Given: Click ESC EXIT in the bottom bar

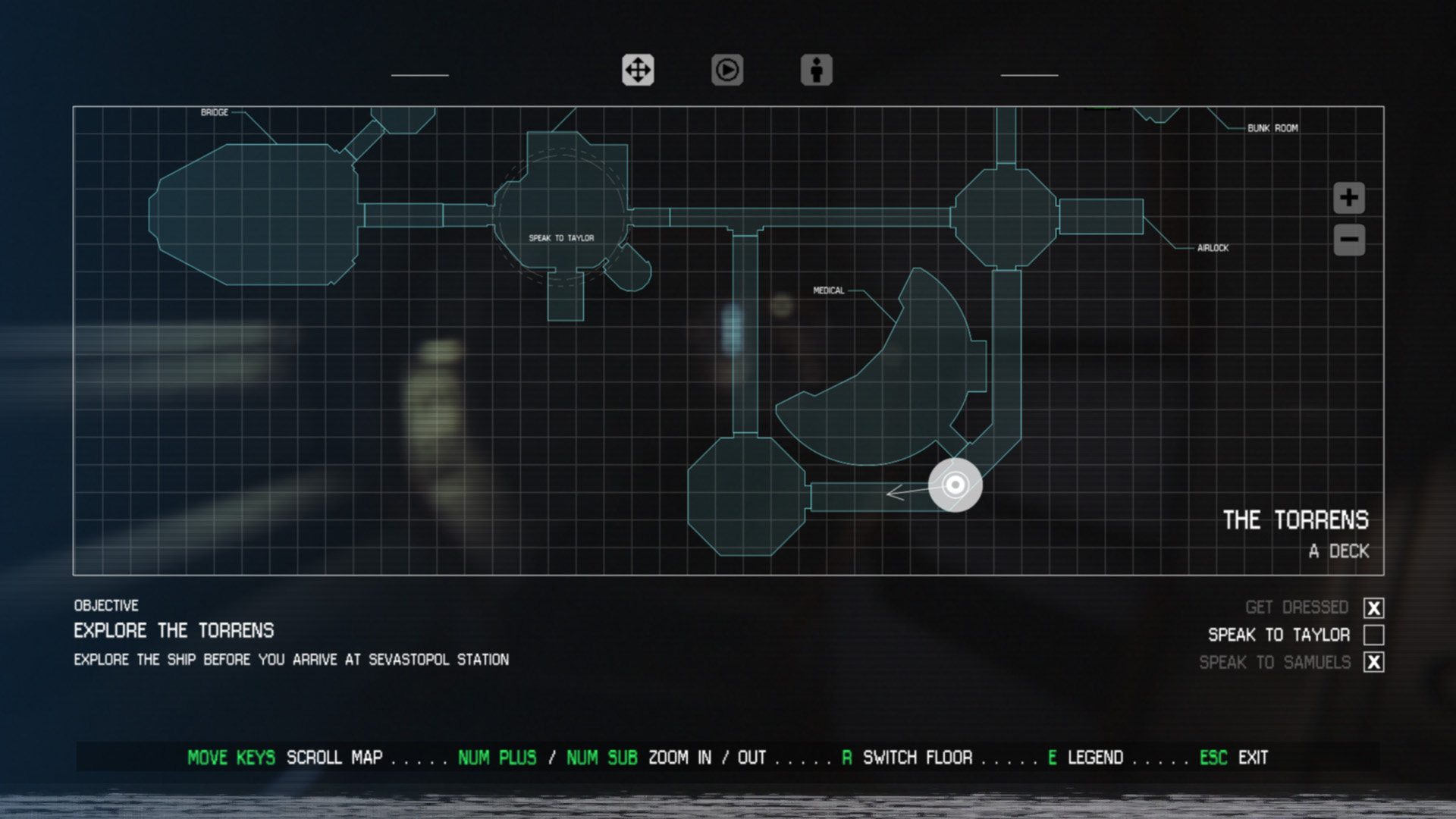Looking at the screenshot, I should click(x=1236, y=758).
